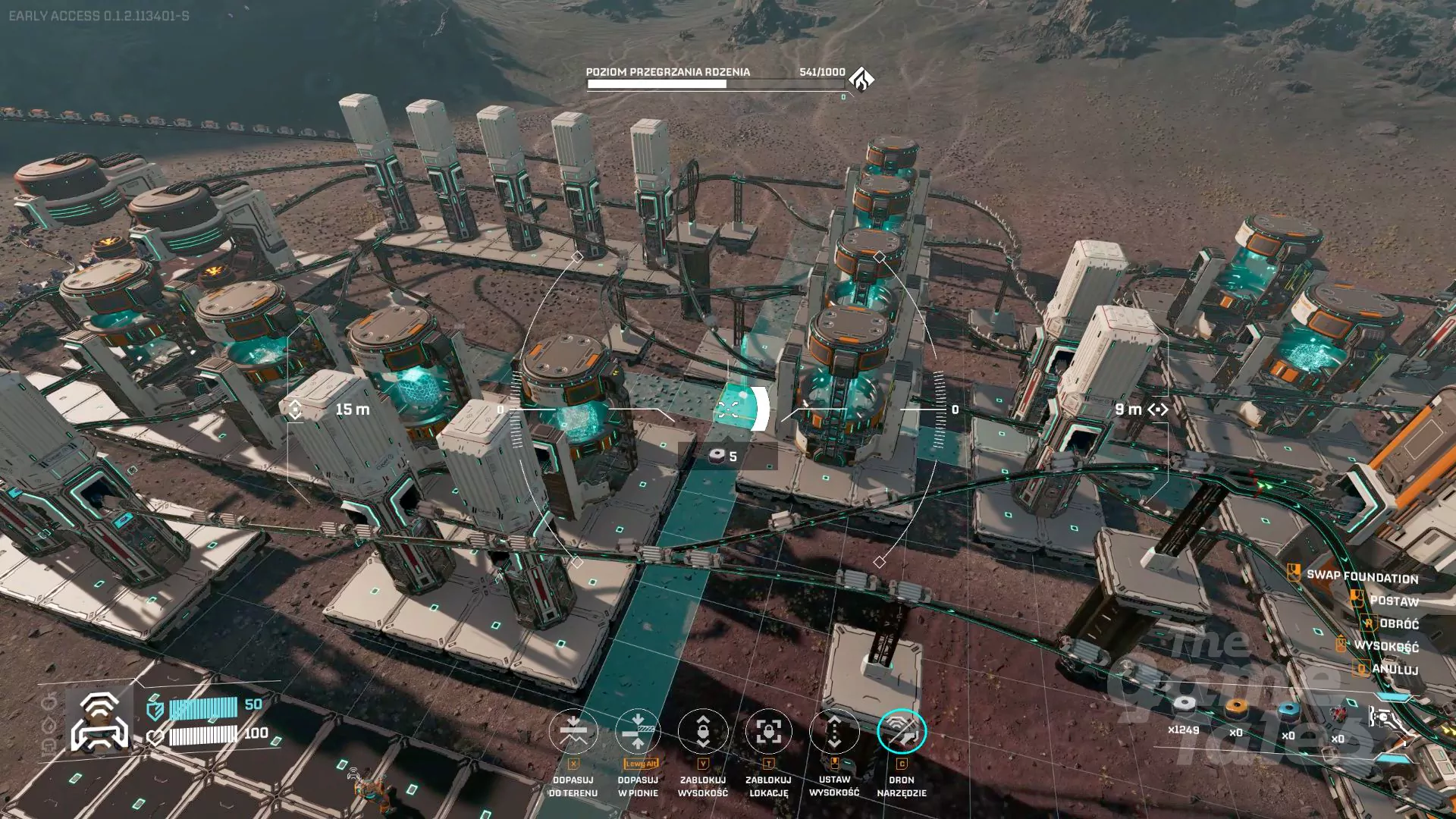The width and height of the screenshot is (1456, 819).
Task: Choose the Ustaw wysokość height icon
Action: (x=834, y=732)
